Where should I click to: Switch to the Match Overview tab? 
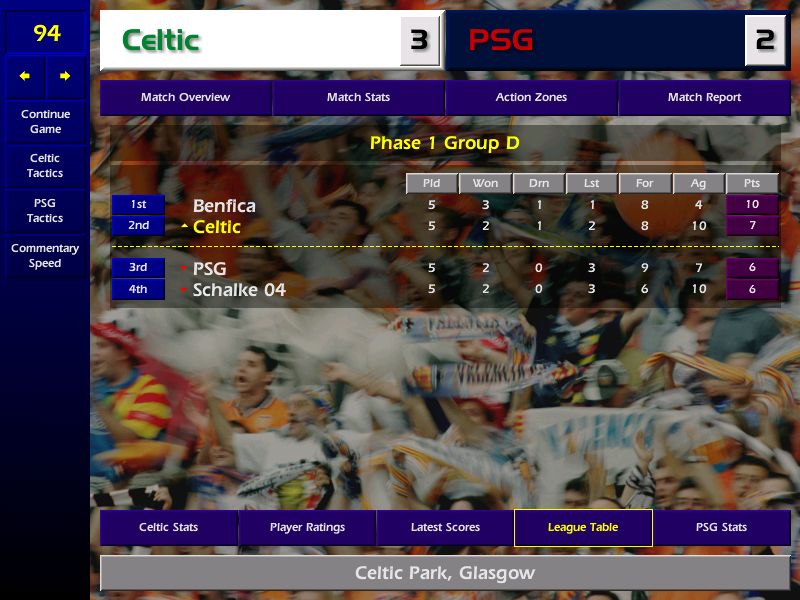(185, 98)
